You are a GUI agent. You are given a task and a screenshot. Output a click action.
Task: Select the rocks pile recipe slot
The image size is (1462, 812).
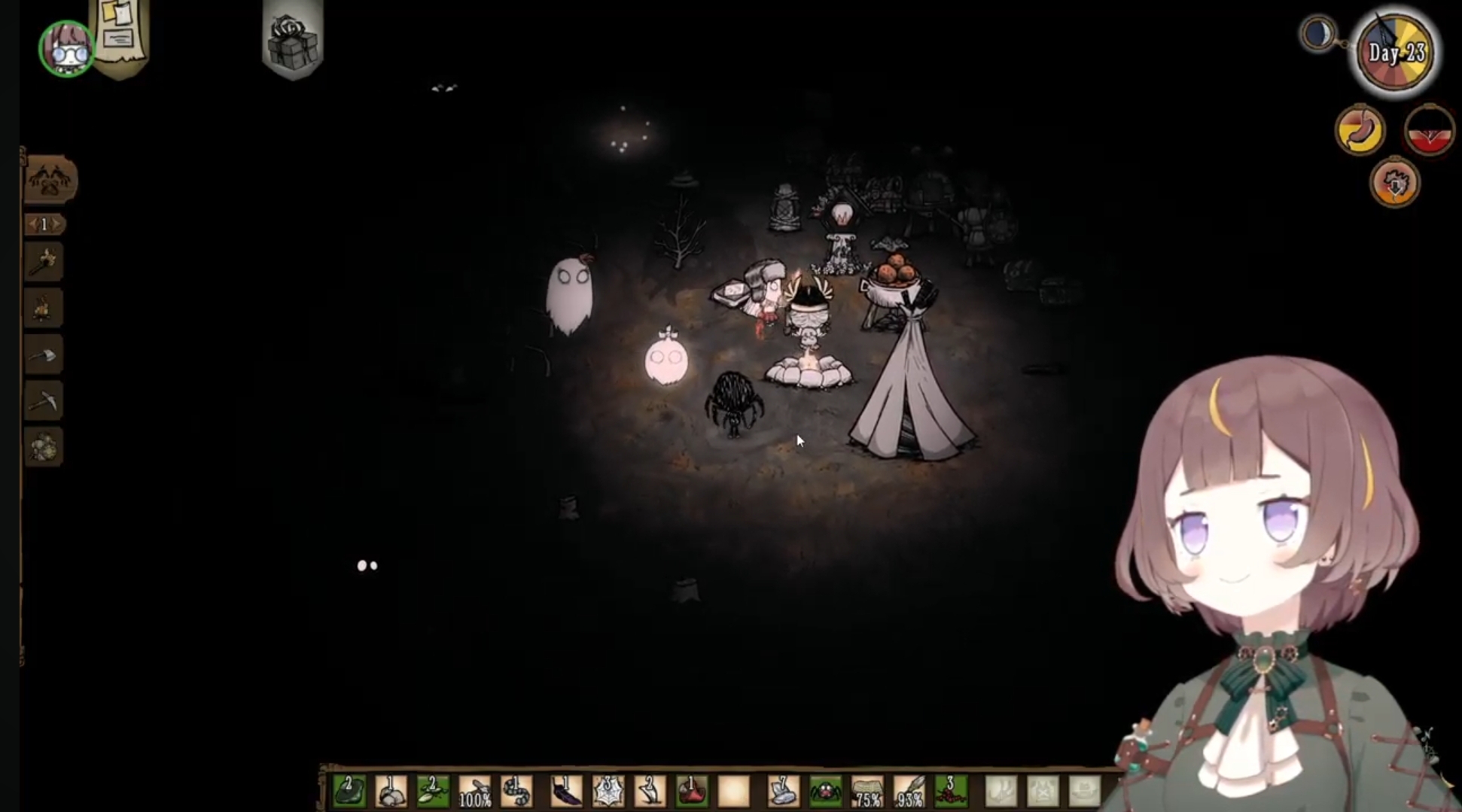[43, 447]
